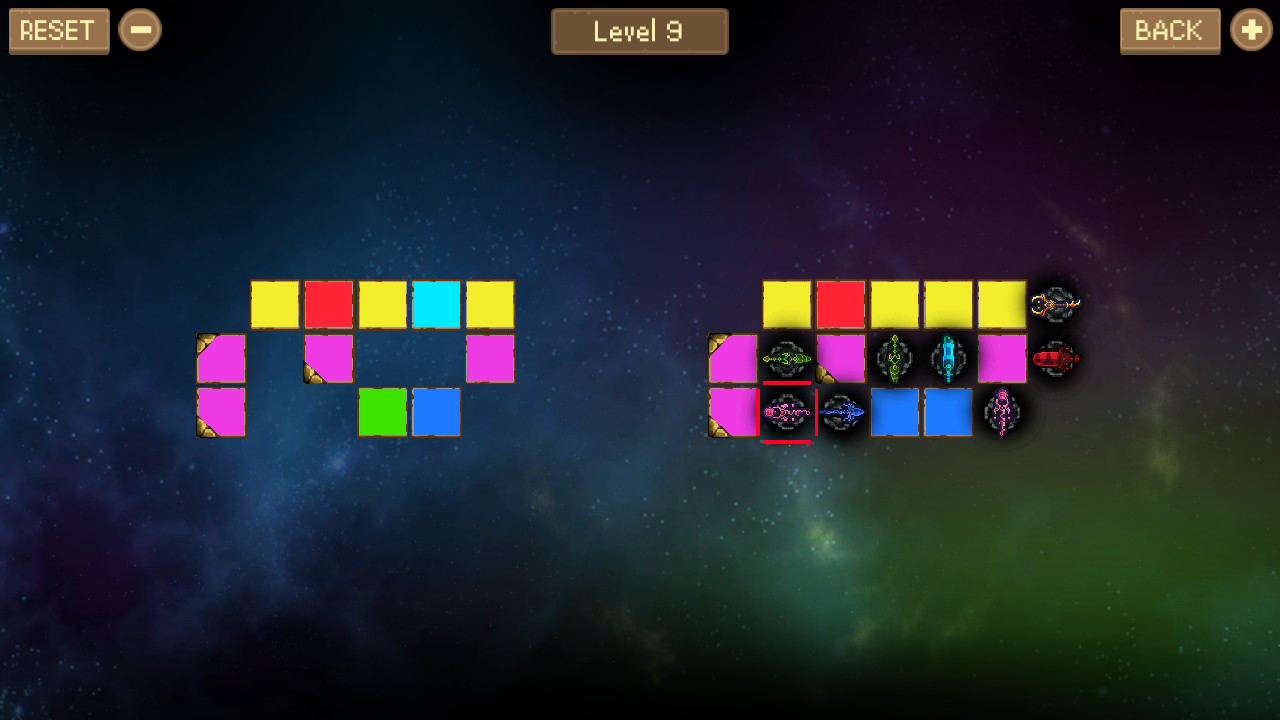Select the green horizontal ship piece

(790, 358)
